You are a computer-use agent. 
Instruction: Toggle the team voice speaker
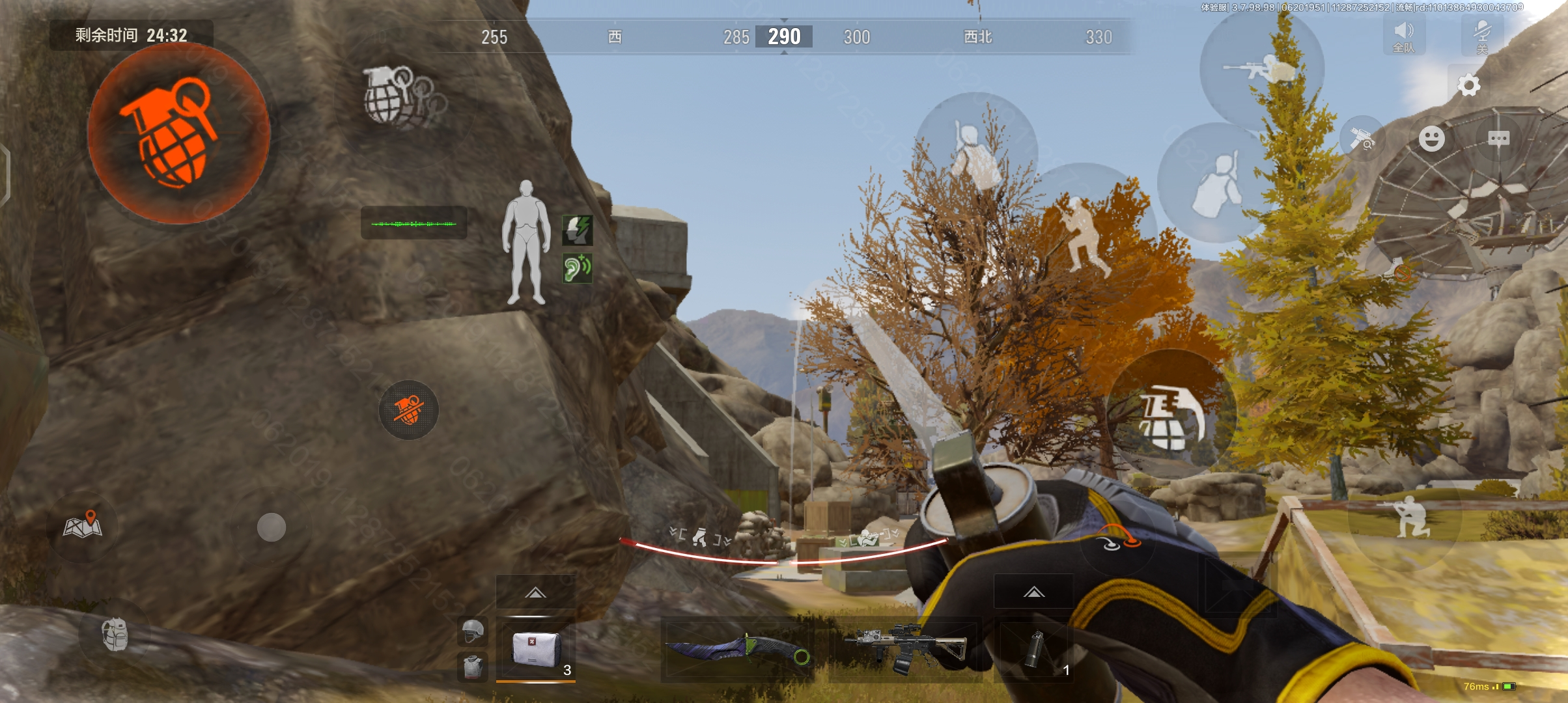click(x=1404, y=36)
